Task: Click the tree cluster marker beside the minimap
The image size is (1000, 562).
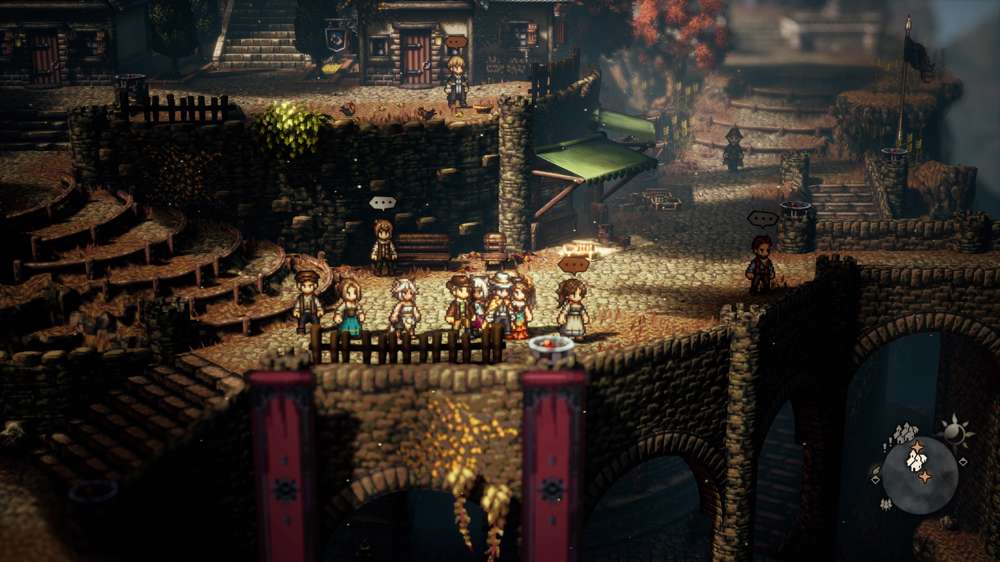Action: (884, 503)
